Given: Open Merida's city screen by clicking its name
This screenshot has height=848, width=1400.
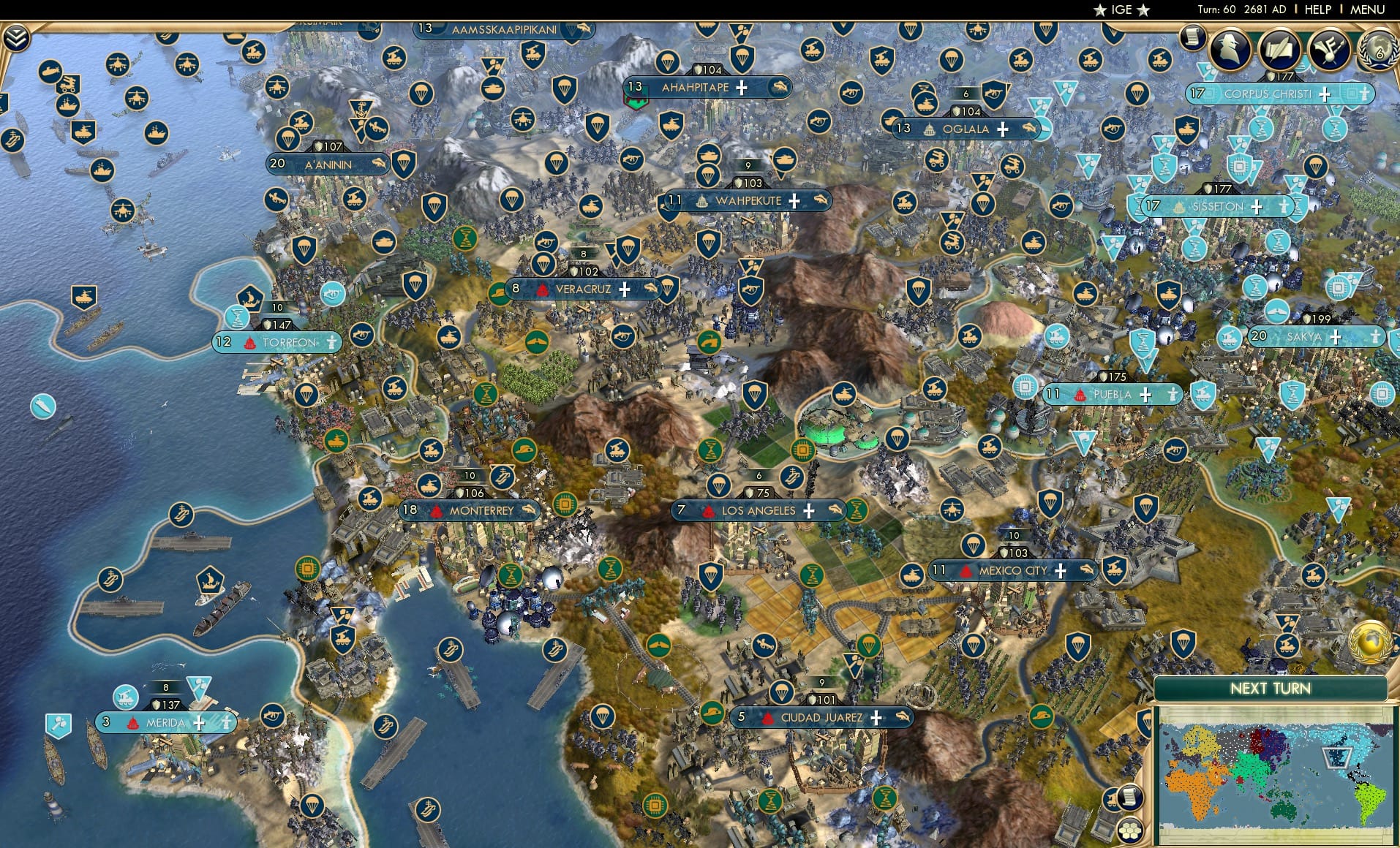Looking at the screenshot, I should 165,722.
